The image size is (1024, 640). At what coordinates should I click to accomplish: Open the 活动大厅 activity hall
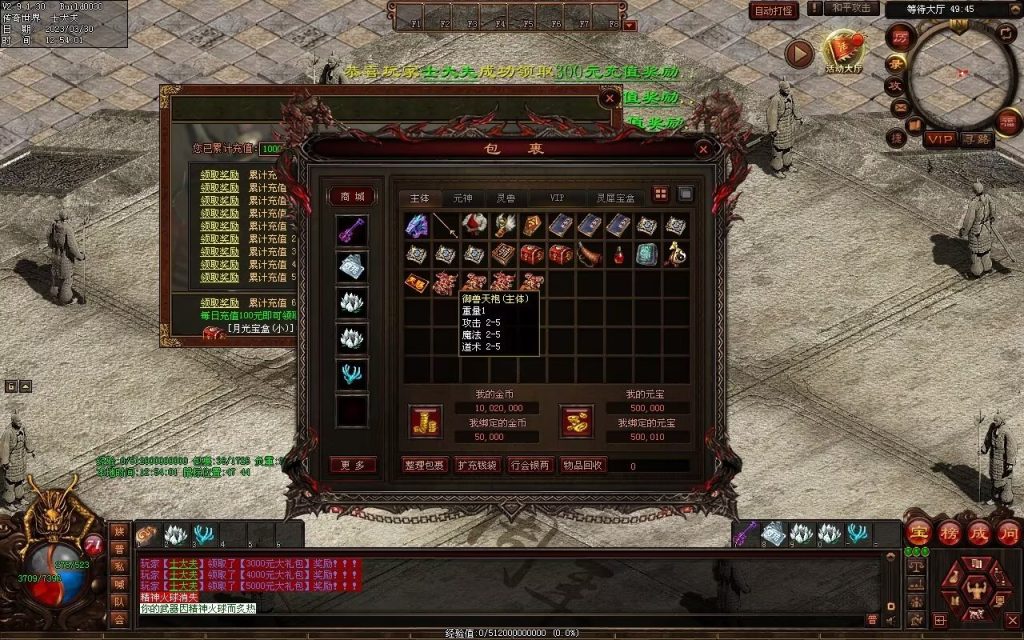[842, 52]
